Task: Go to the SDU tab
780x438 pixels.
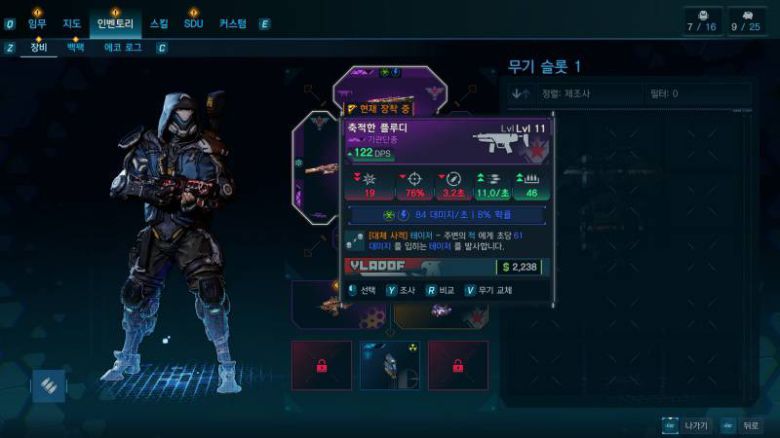Action: pos(193,23)
